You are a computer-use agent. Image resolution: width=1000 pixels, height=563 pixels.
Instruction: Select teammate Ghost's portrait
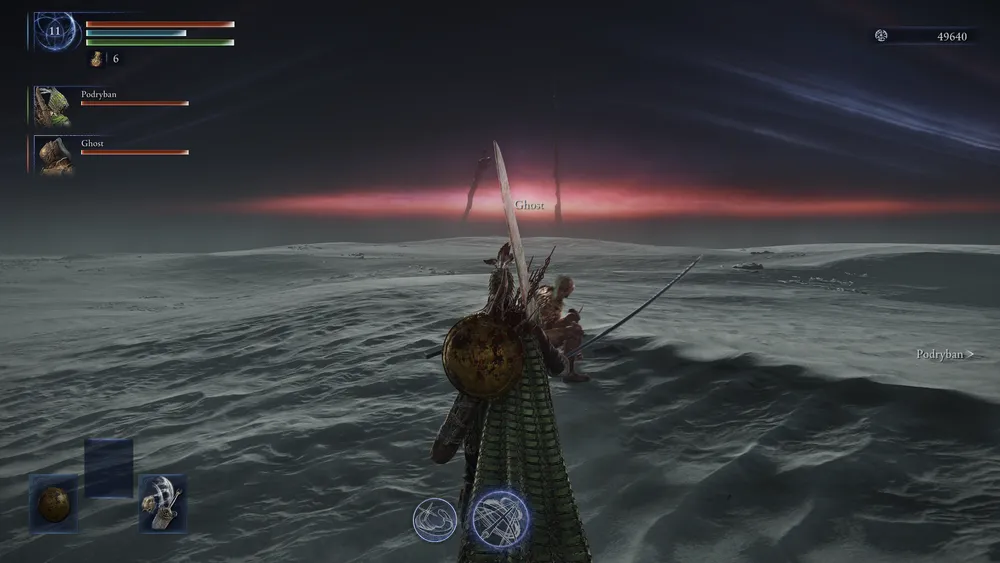point(52,154)
